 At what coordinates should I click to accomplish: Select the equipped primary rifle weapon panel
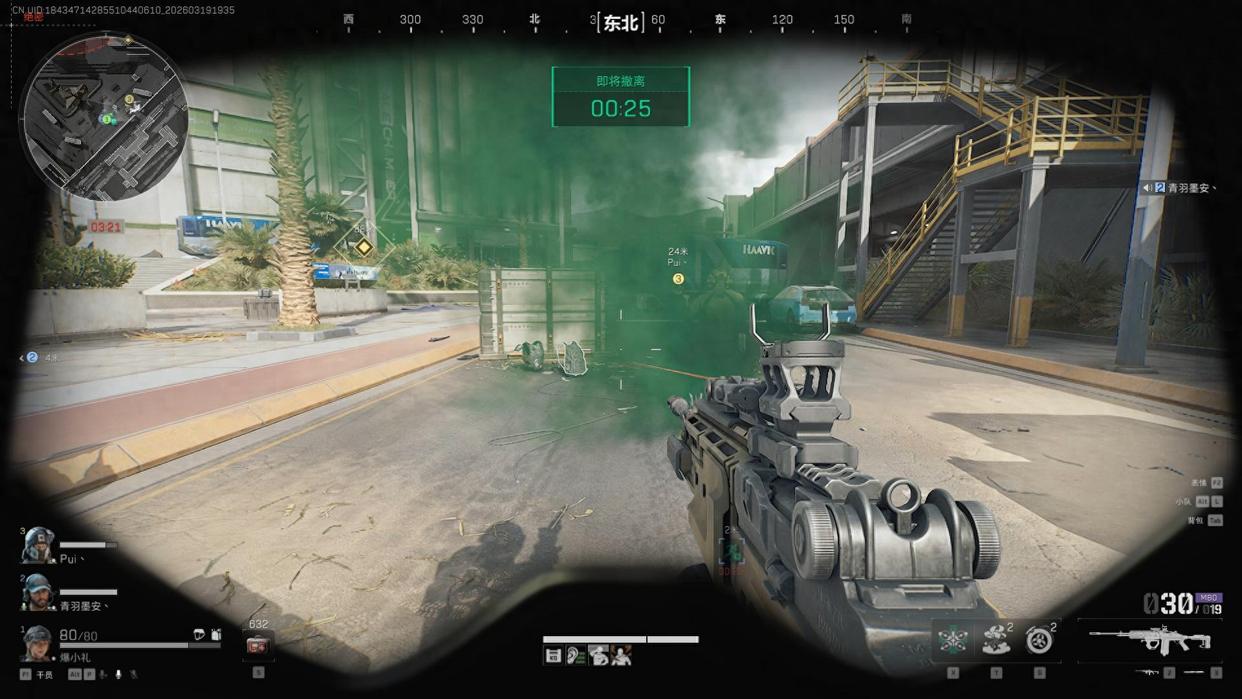tap(1150, 639)
